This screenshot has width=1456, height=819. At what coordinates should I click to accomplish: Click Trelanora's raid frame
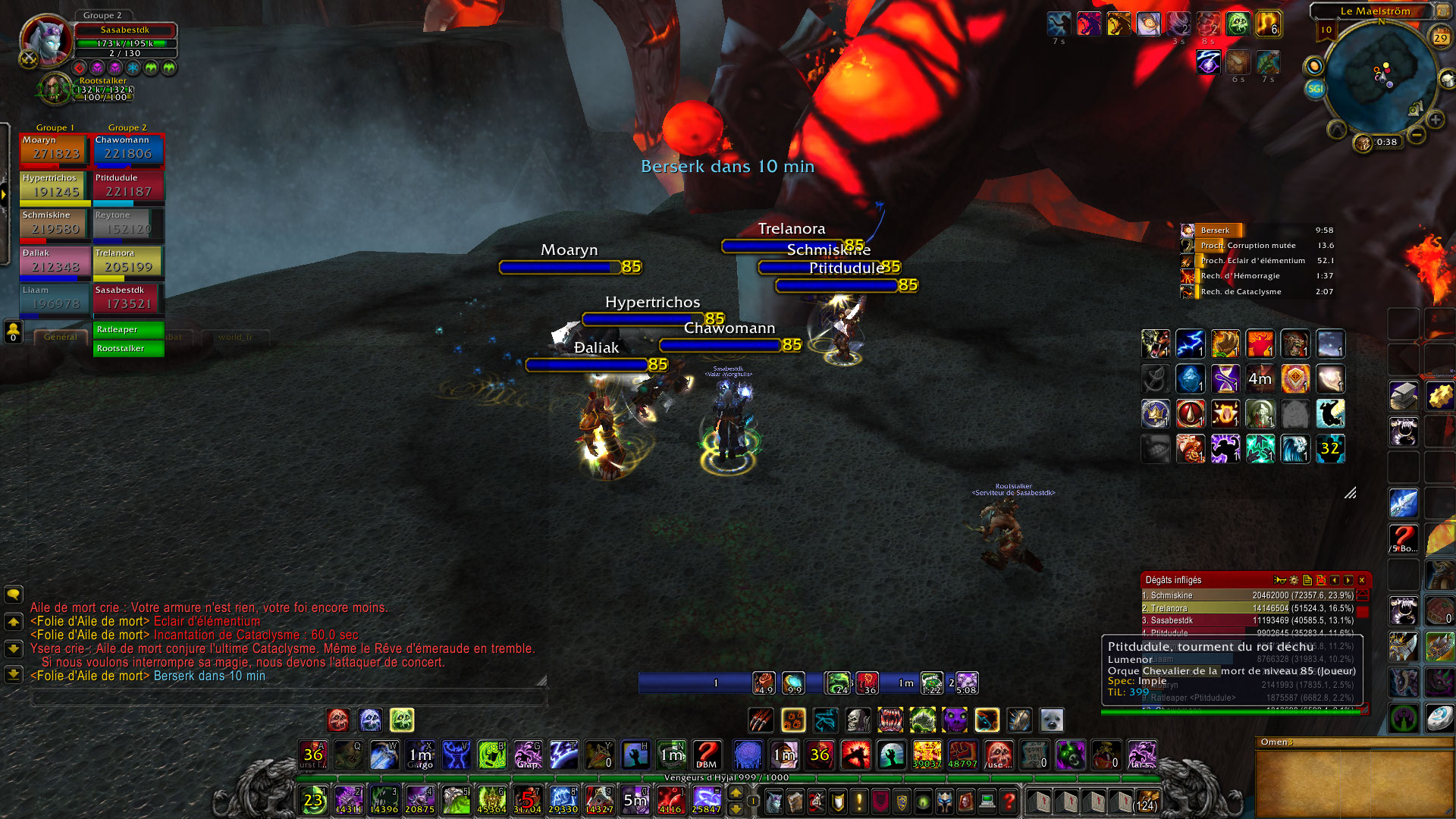click(x=127, y=262)
